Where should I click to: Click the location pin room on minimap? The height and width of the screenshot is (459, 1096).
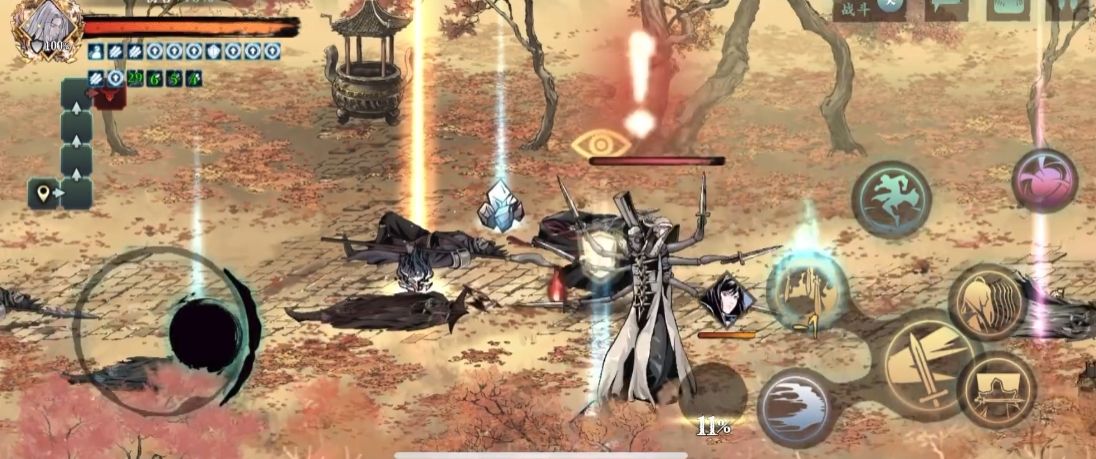[44, 192]
